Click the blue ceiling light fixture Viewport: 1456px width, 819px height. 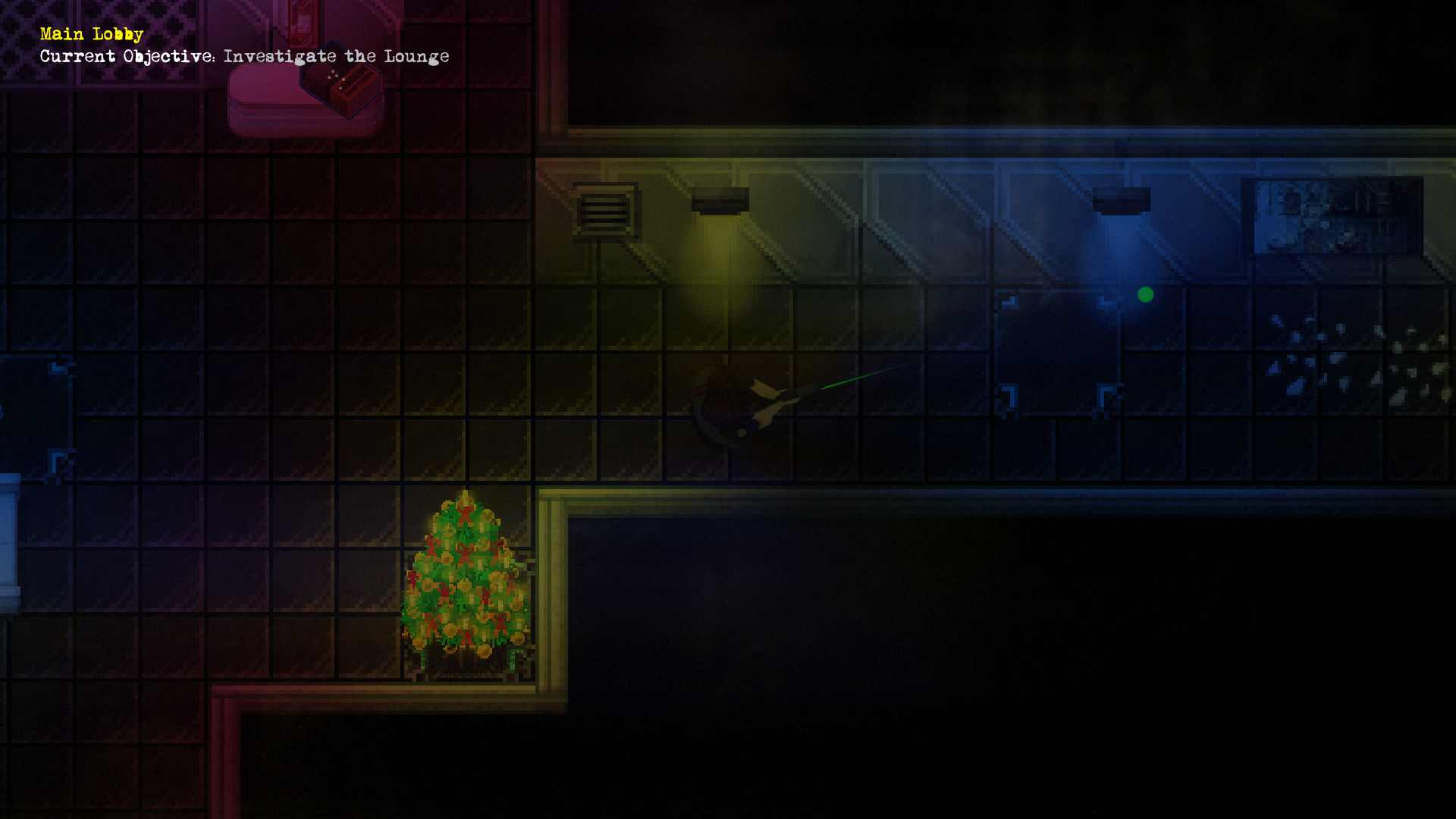(1120, 199)
